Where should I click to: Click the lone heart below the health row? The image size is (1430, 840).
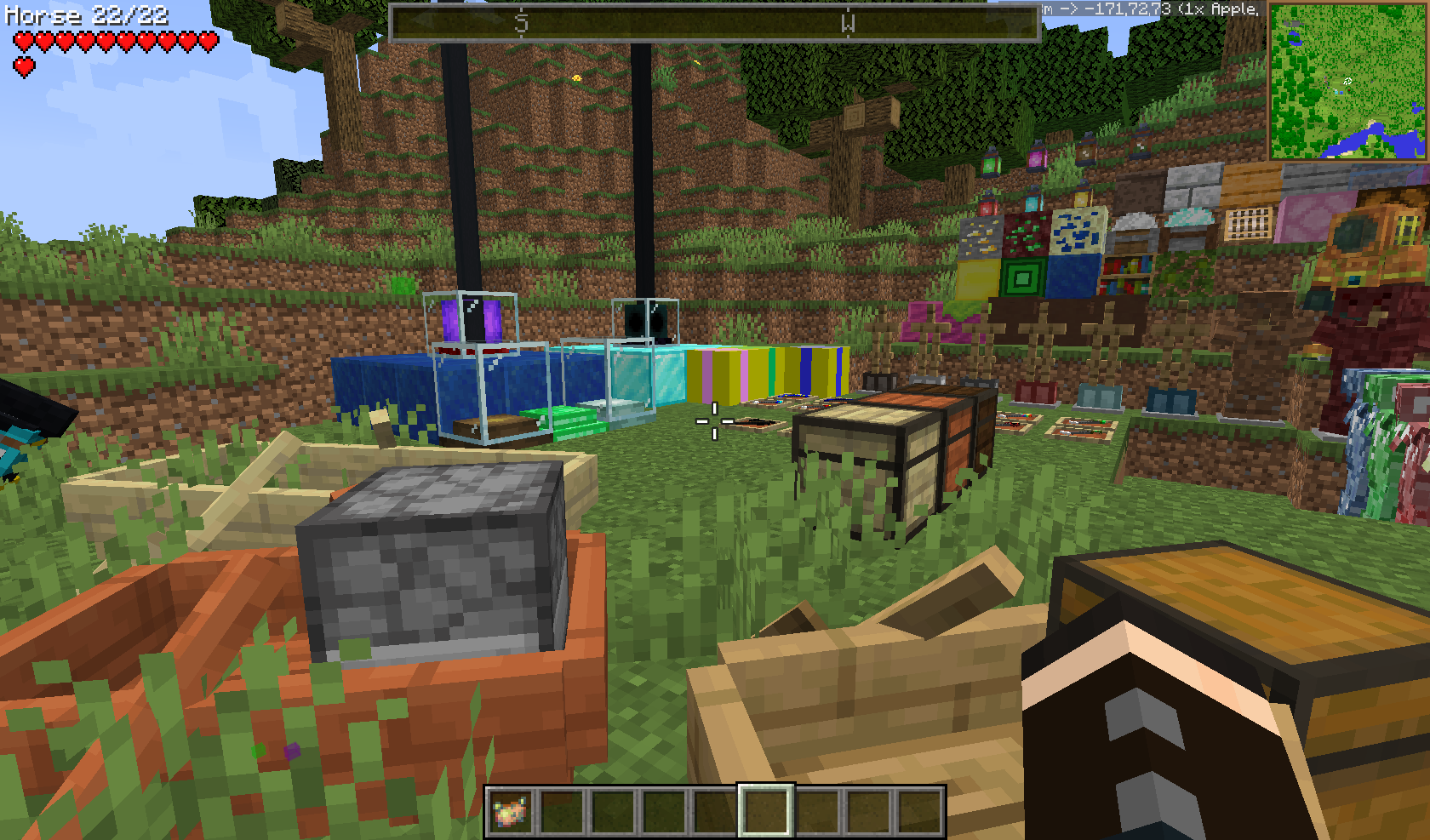[x=26, y=64]
